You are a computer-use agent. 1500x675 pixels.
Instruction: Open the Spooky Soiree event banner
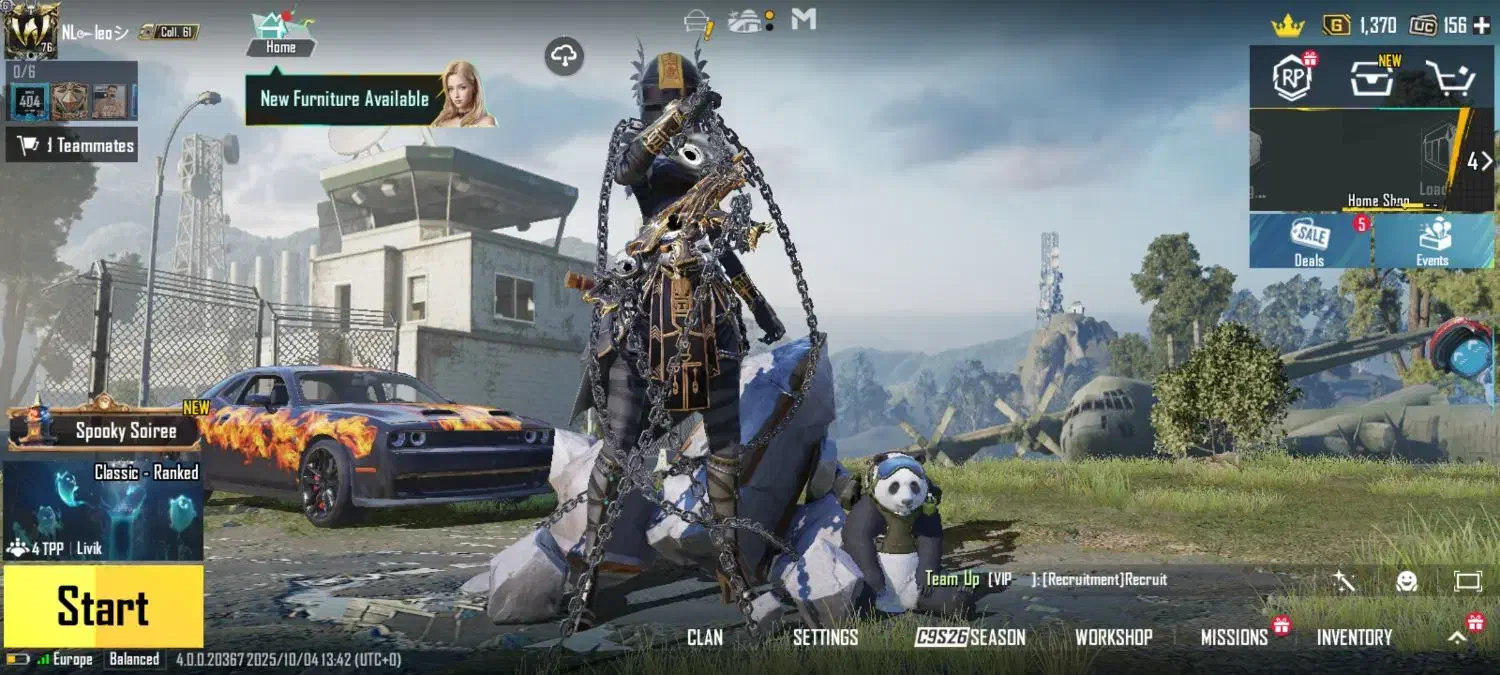pos(105,430)
